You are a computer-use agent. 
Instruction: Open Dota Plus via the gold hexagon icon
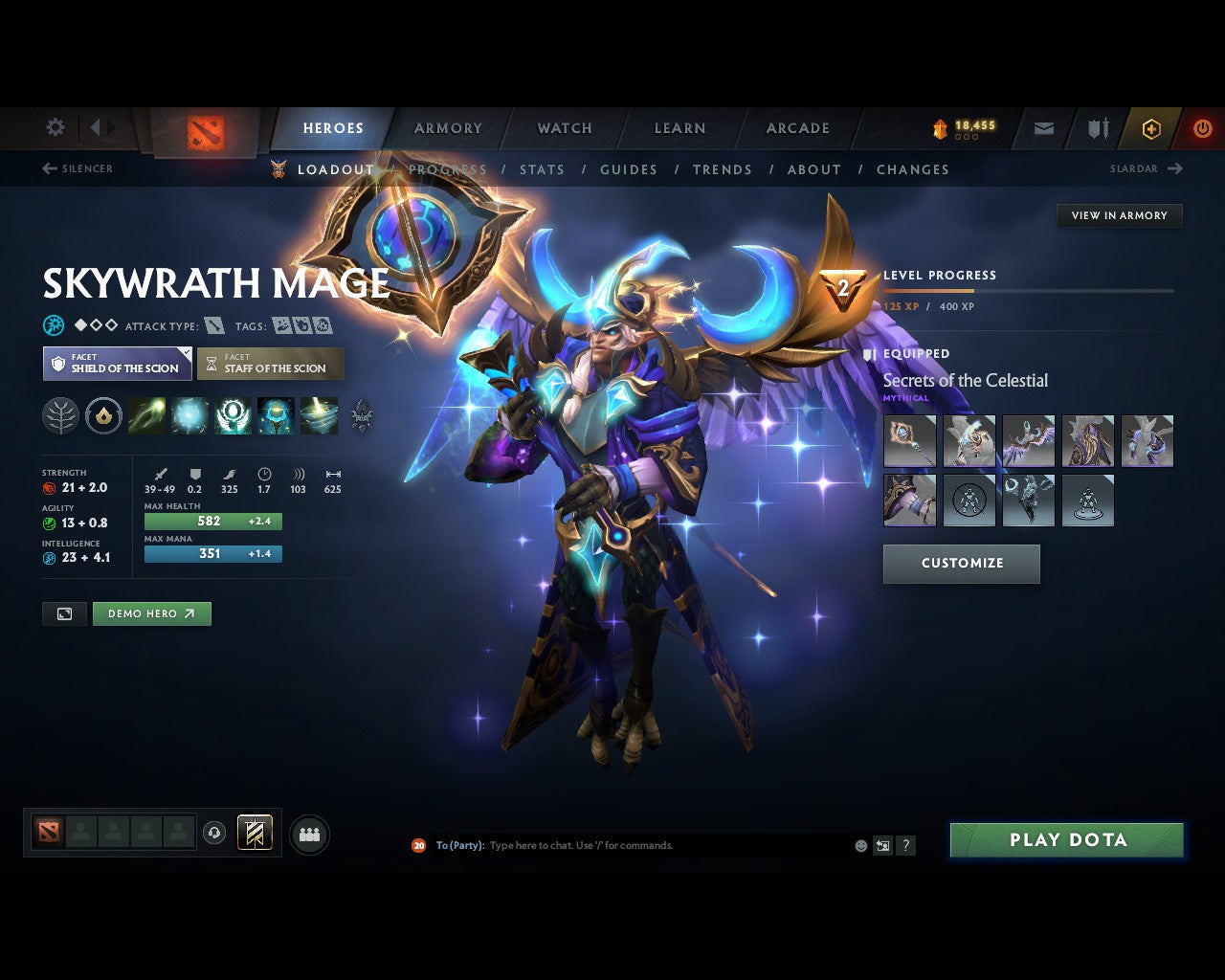tap(1151, 127)
